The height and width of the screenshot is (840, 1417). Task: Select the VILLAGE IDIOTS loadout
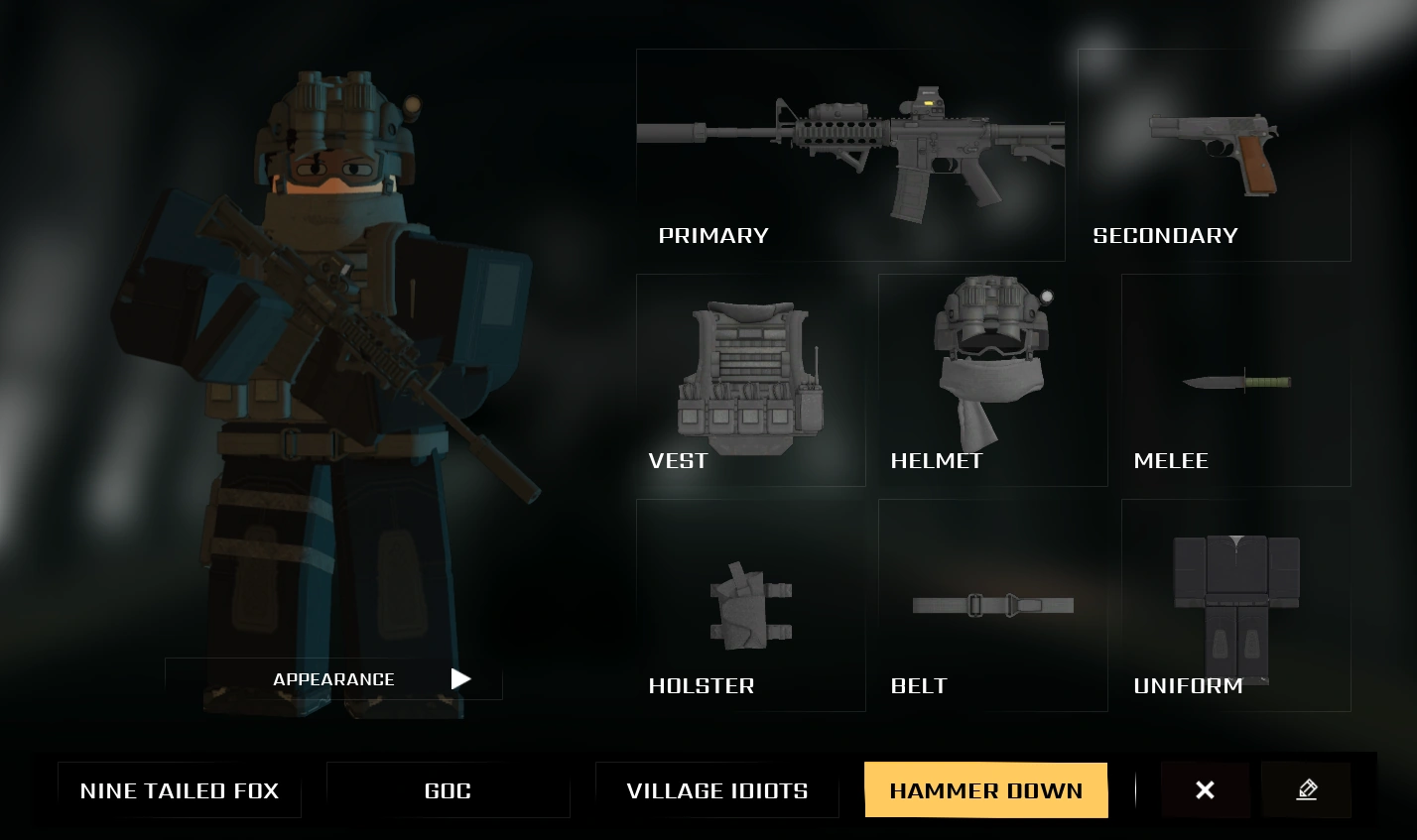716,790
